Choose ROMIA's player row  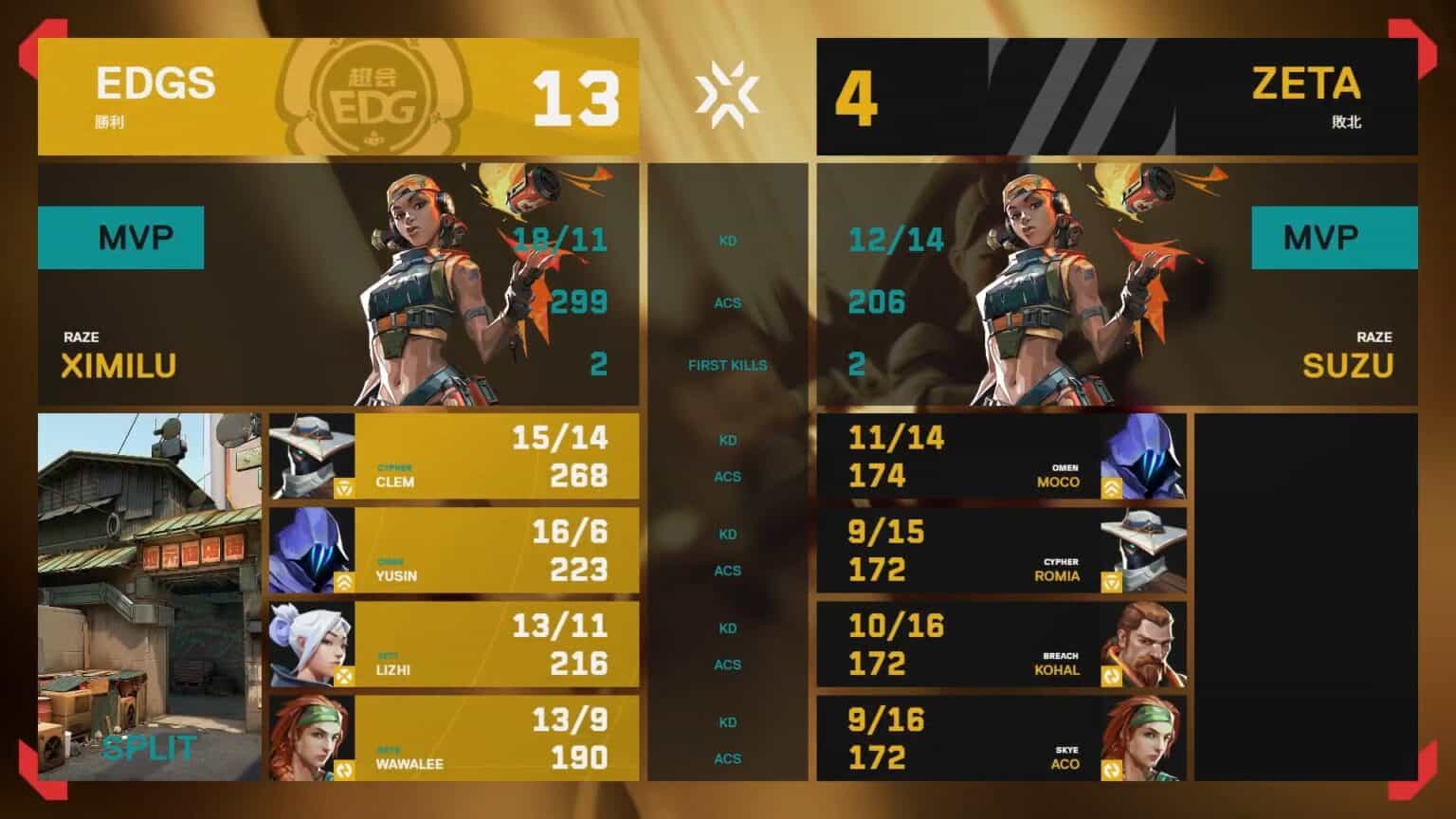(x=1001, y=550)
